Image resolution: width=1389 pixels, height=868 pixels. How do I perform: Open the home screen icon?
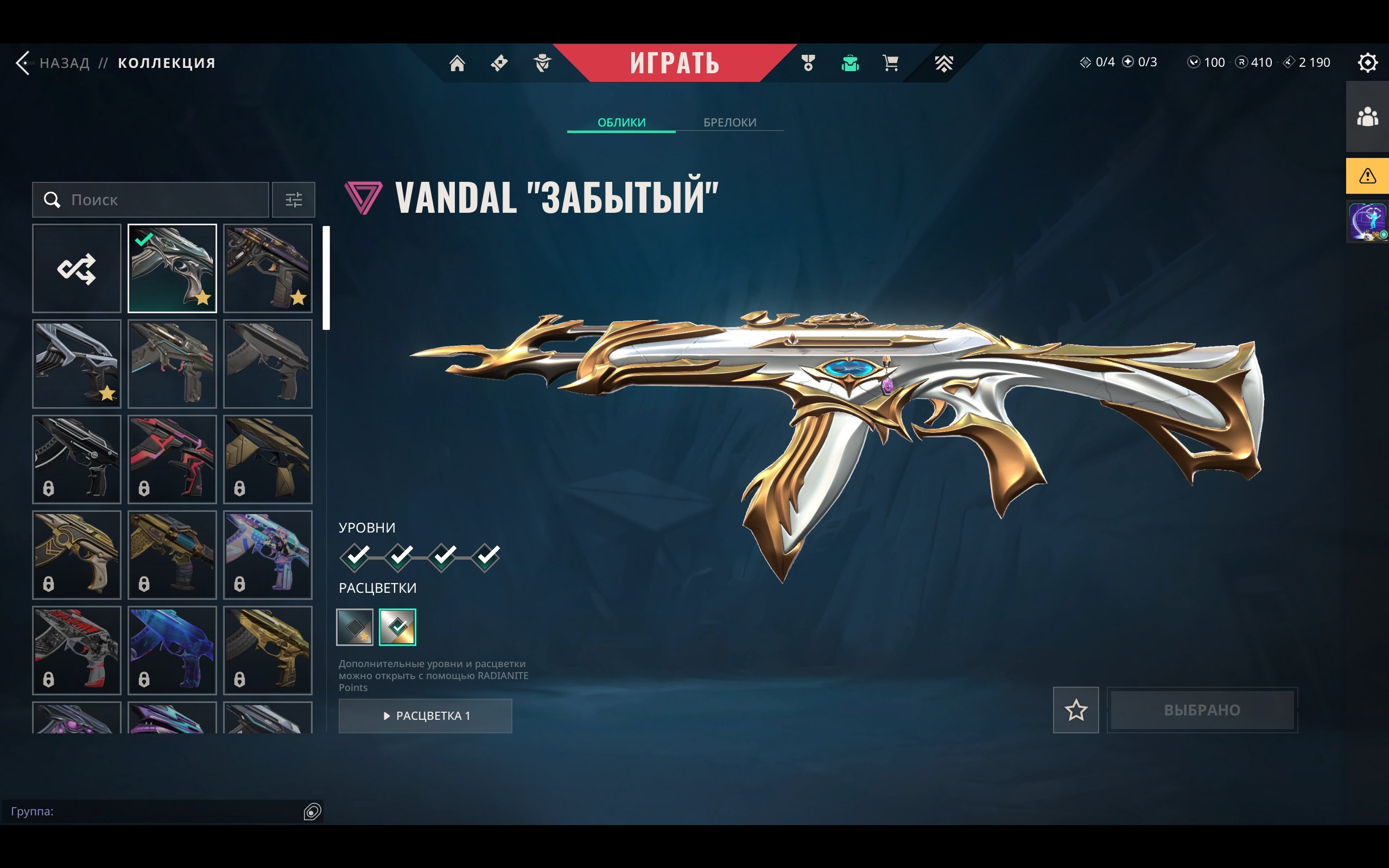point(457,62)
